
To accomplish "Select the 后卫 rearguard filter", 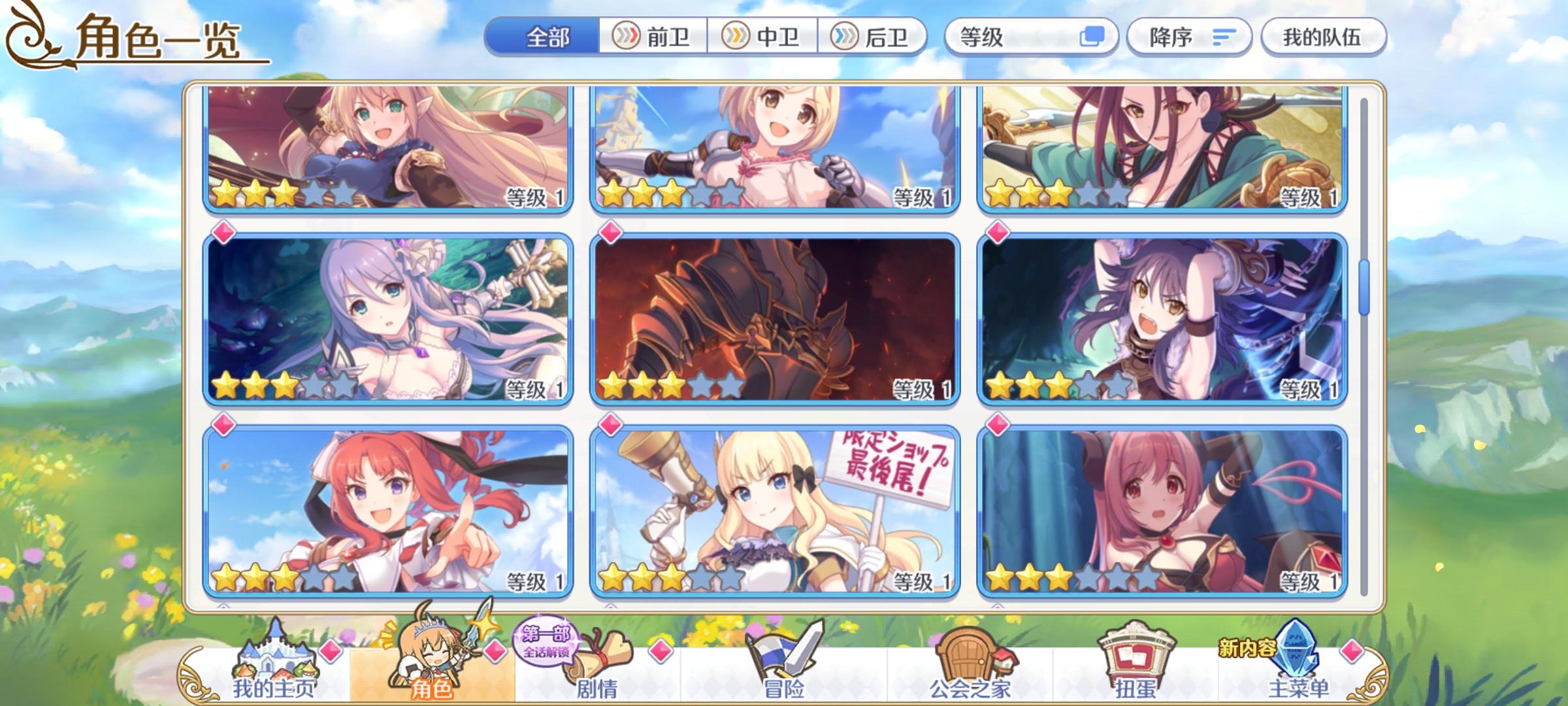I will (875, 37).
